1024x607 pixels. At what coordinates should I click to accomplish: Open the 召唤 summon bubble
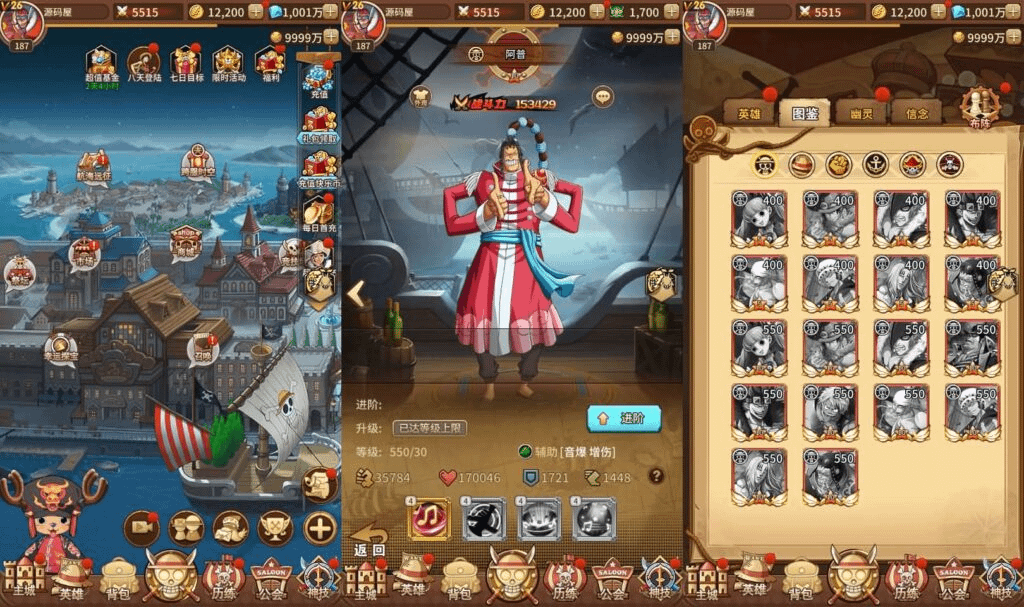pos(203,349)
